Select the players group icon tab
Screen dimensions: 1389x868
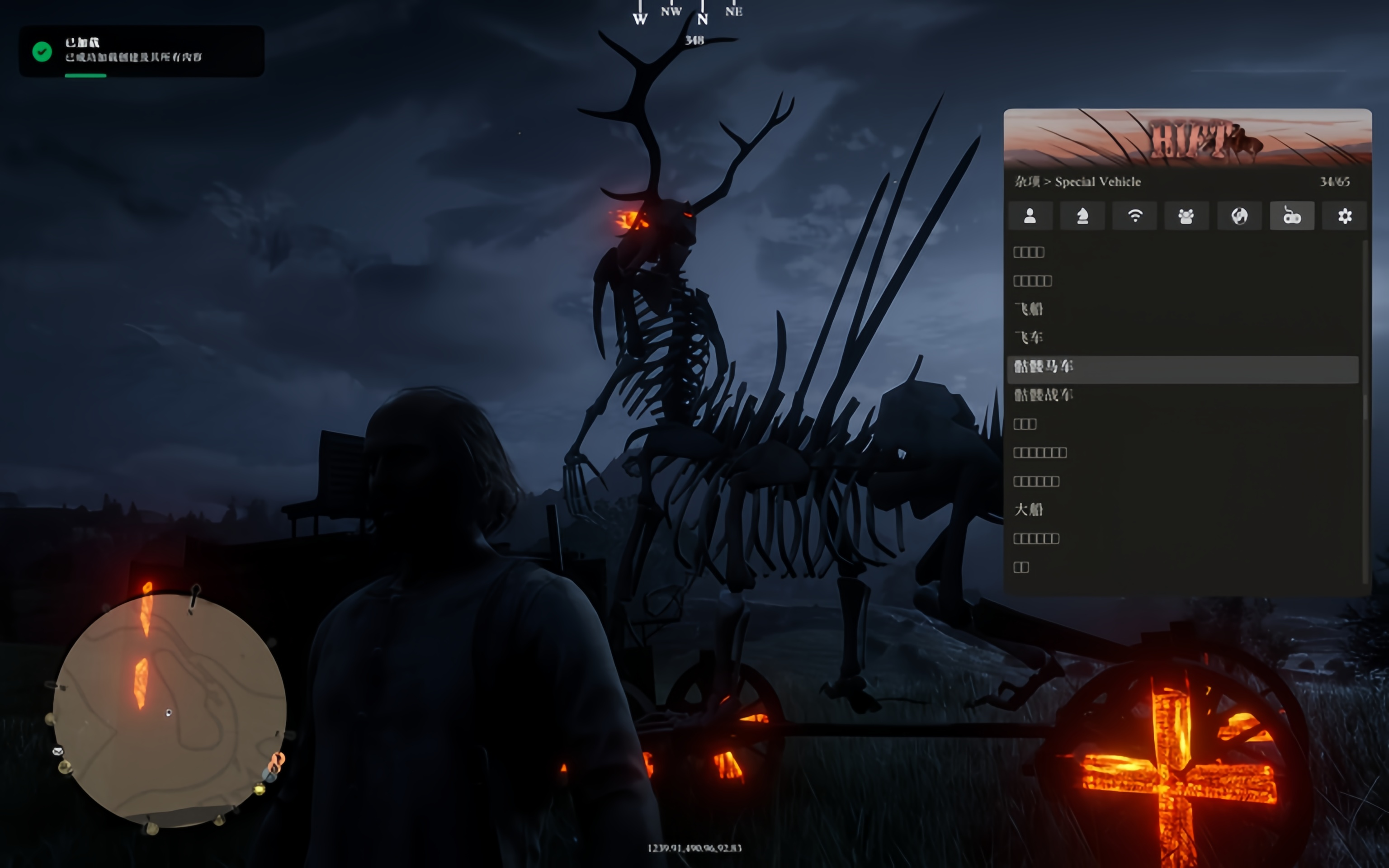(1186, 216)
